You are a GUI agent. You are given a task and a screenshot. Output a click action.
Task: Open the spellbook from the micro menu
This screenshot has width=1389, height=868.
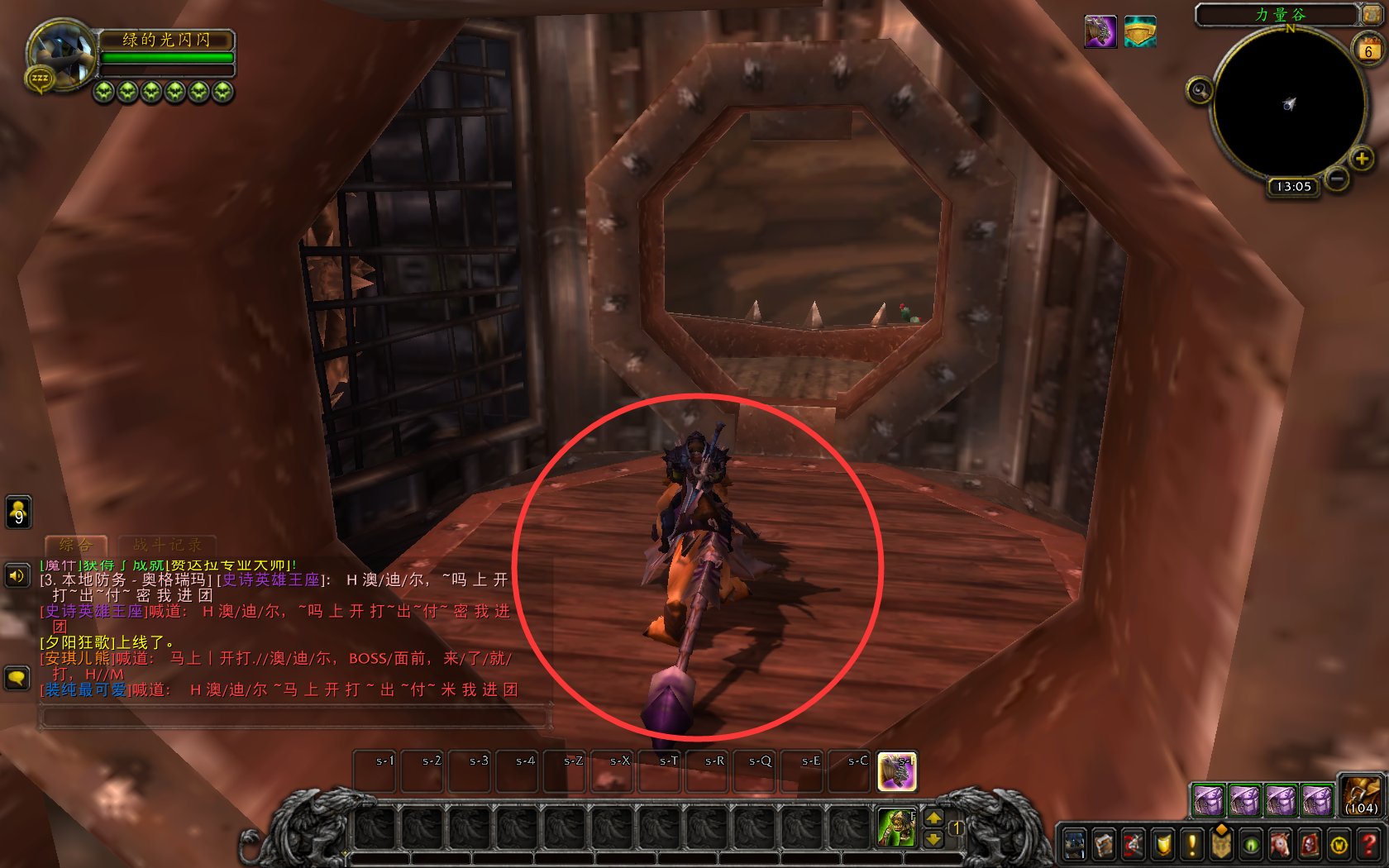pyautogui.click(x=1104, y=845)
